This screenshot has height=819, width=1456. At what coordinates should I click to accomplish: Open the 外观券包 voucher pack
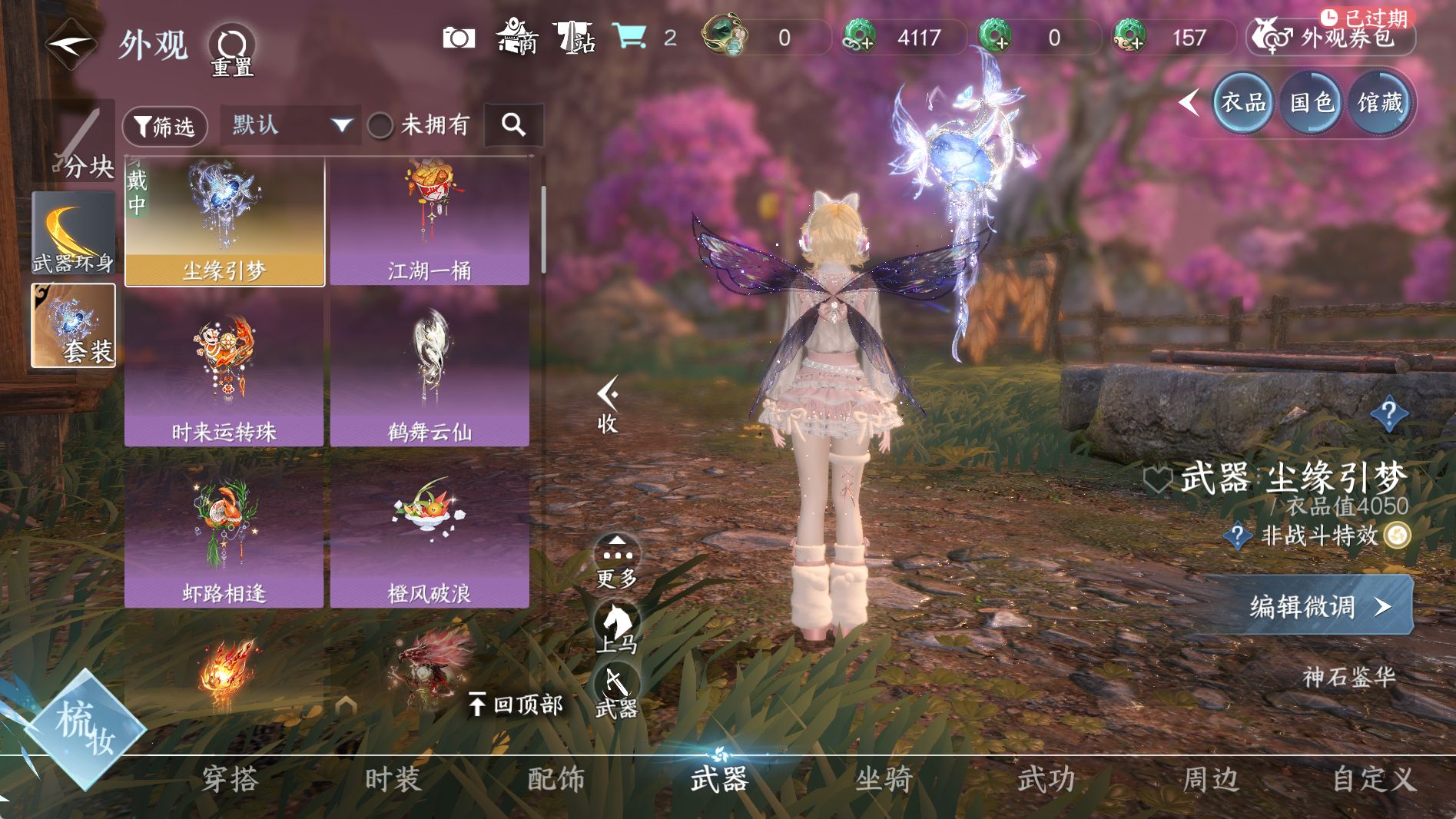pos(1331,37)
